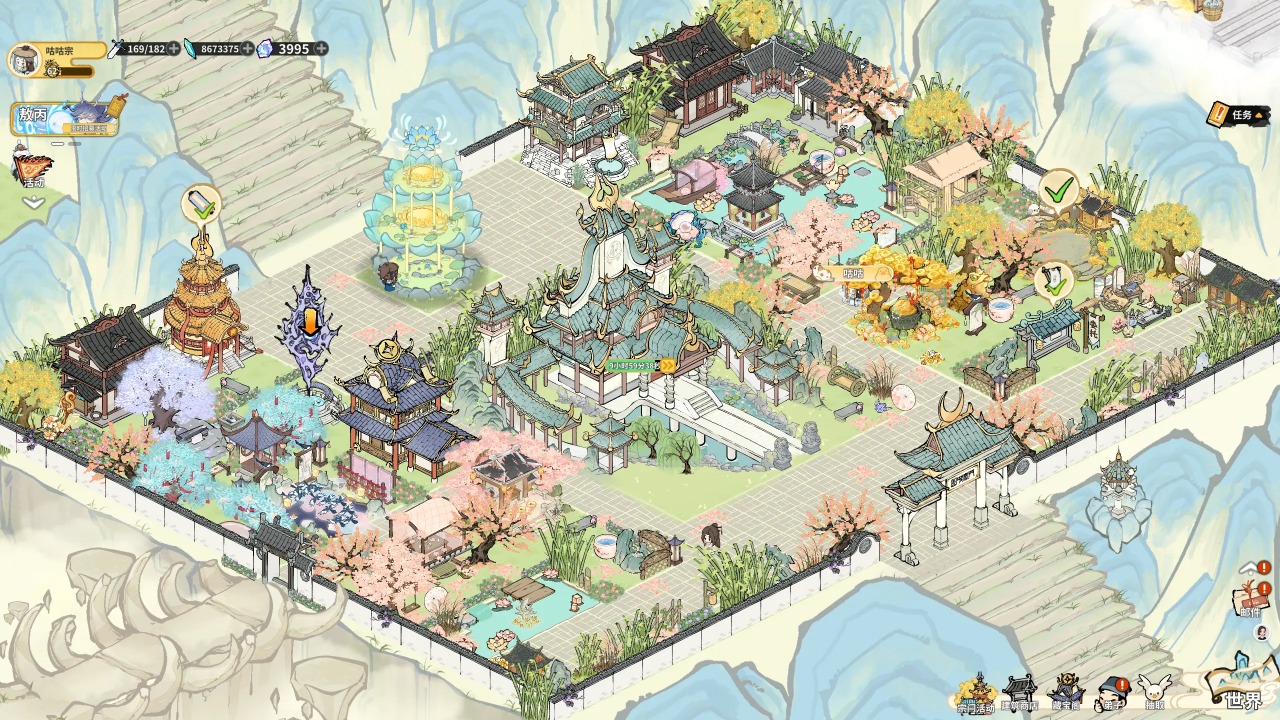Expand the 任务 quest tracker
Image resolution: width=1280 pixels, height=720 pixels.
pyautogui.click(x=1236, y=114)
